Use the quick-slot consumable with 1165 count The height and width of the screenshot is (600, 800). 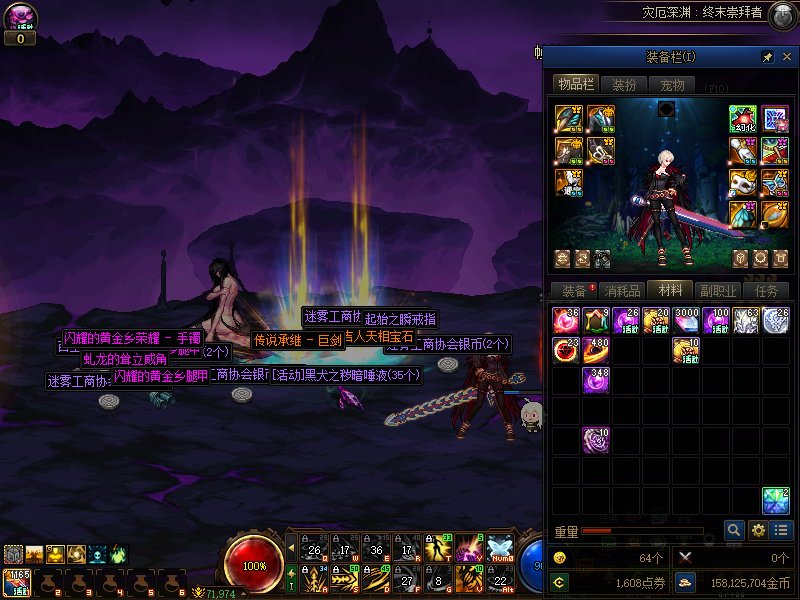pyautogui.click(x=16, y=583)
